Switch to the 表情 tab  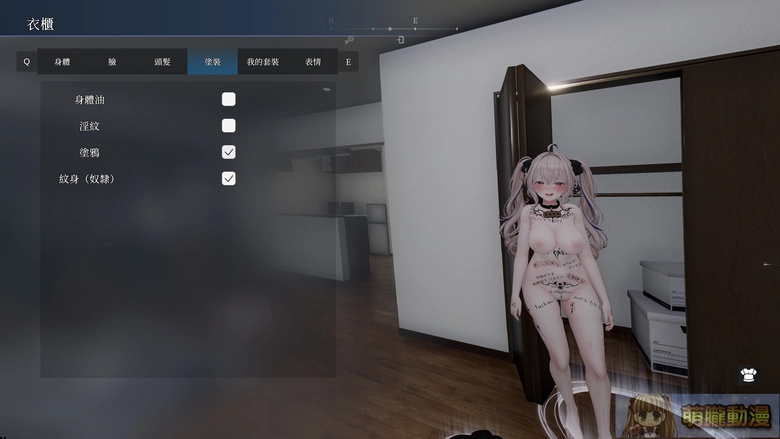[x=313, y=62]
